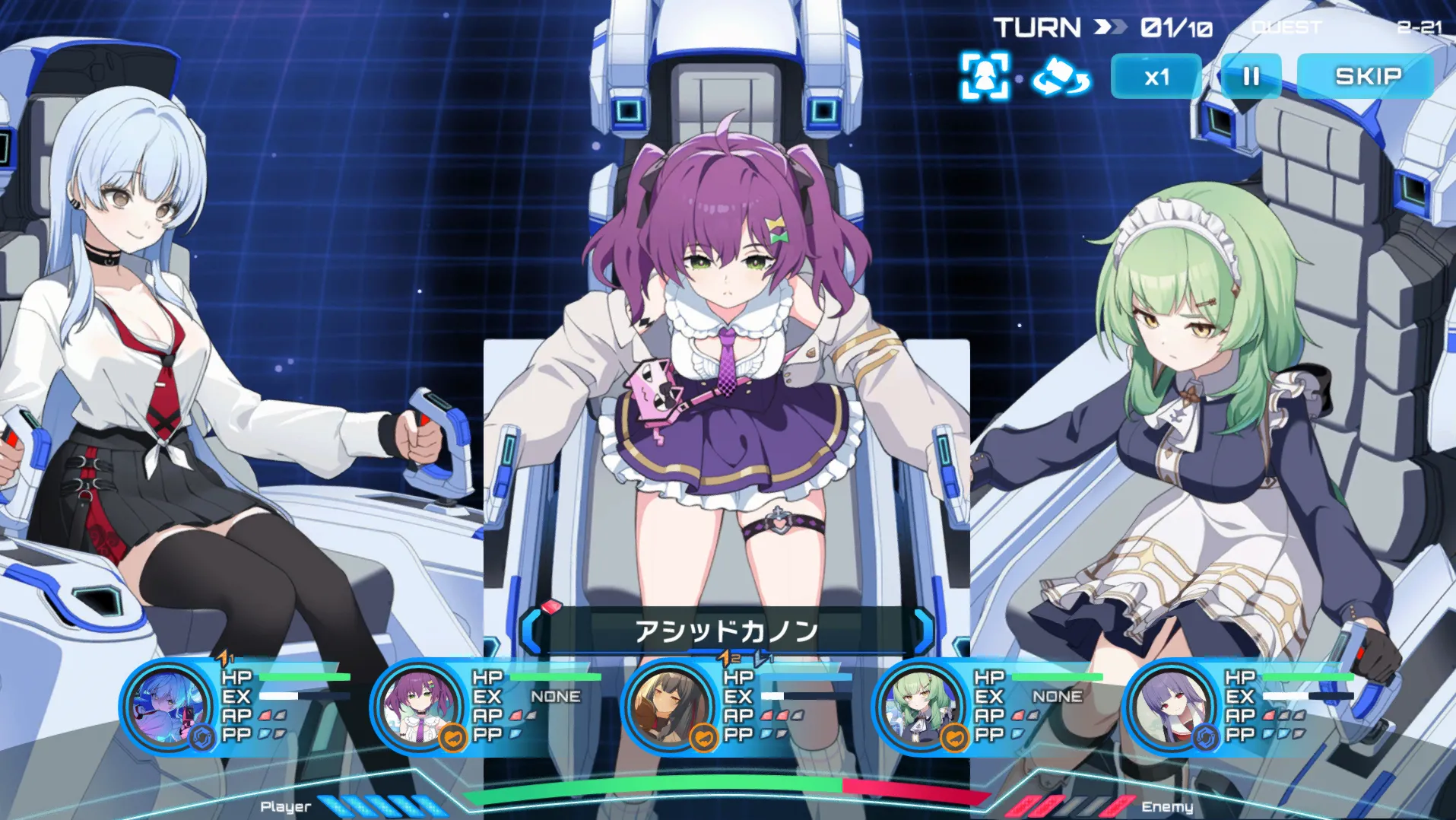1456x820 pixels.
Task: Select the long purple-haired pilot portrait
Action: [1170, 707]
